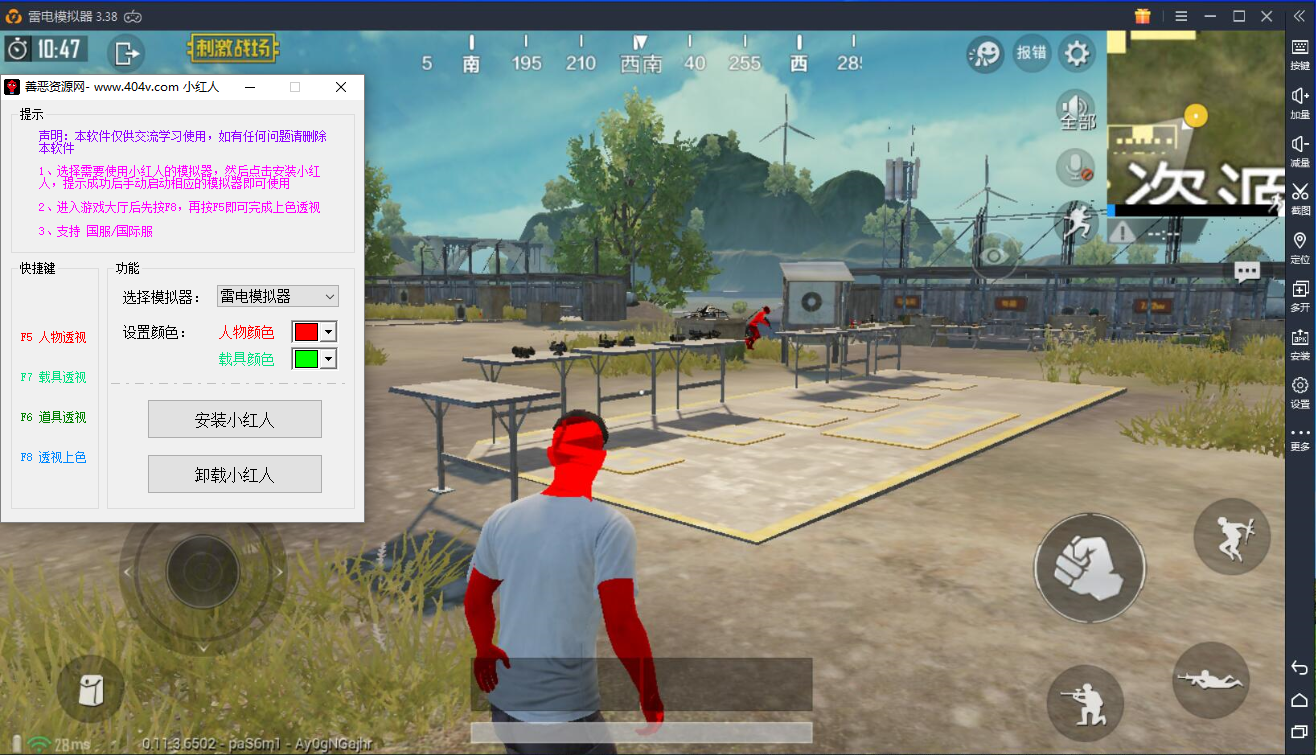Click the 报错 report button
1316x755 pixels.
(1031, 53)
